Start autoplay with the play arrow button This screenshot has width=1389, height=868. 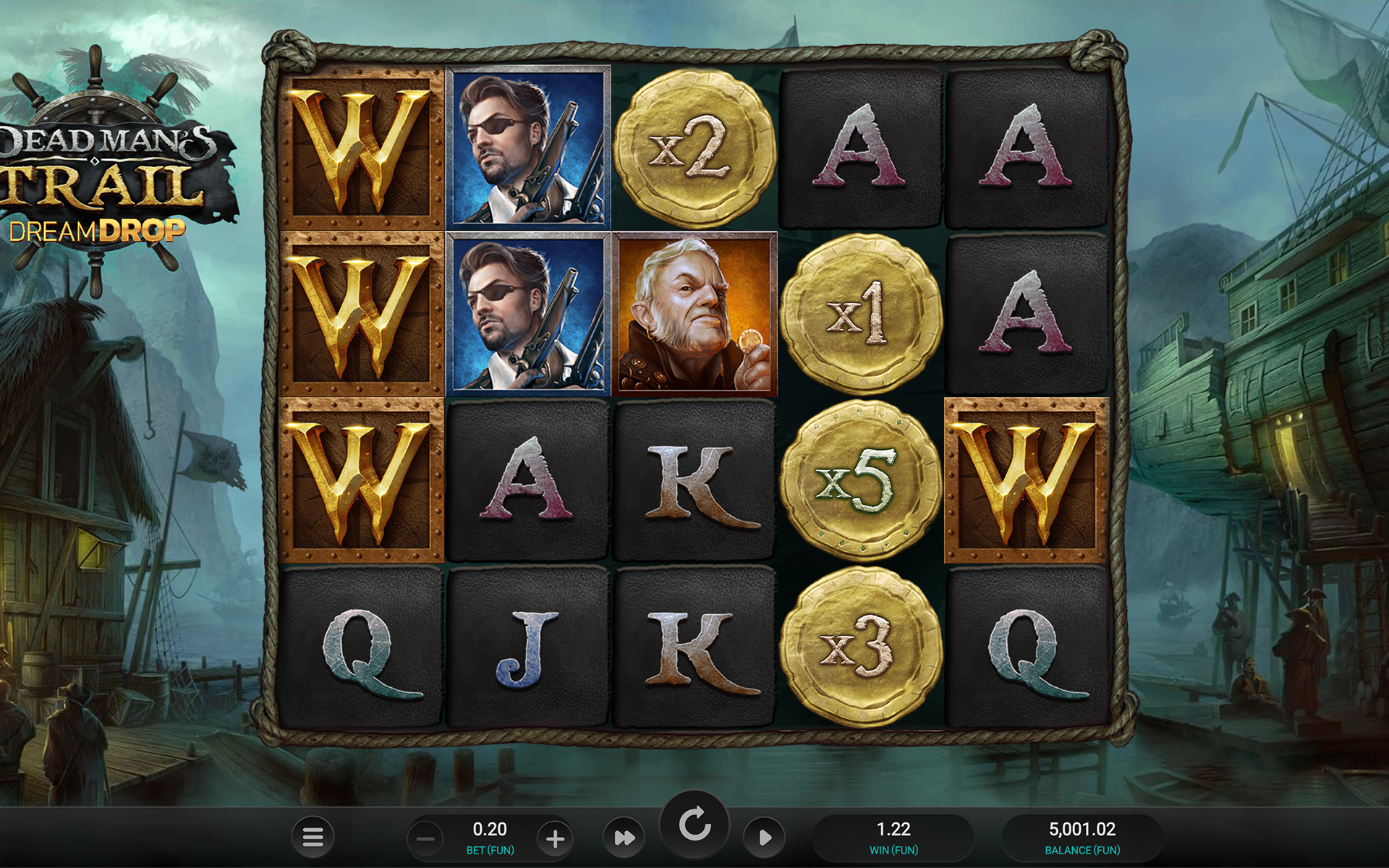coord(764,838)
